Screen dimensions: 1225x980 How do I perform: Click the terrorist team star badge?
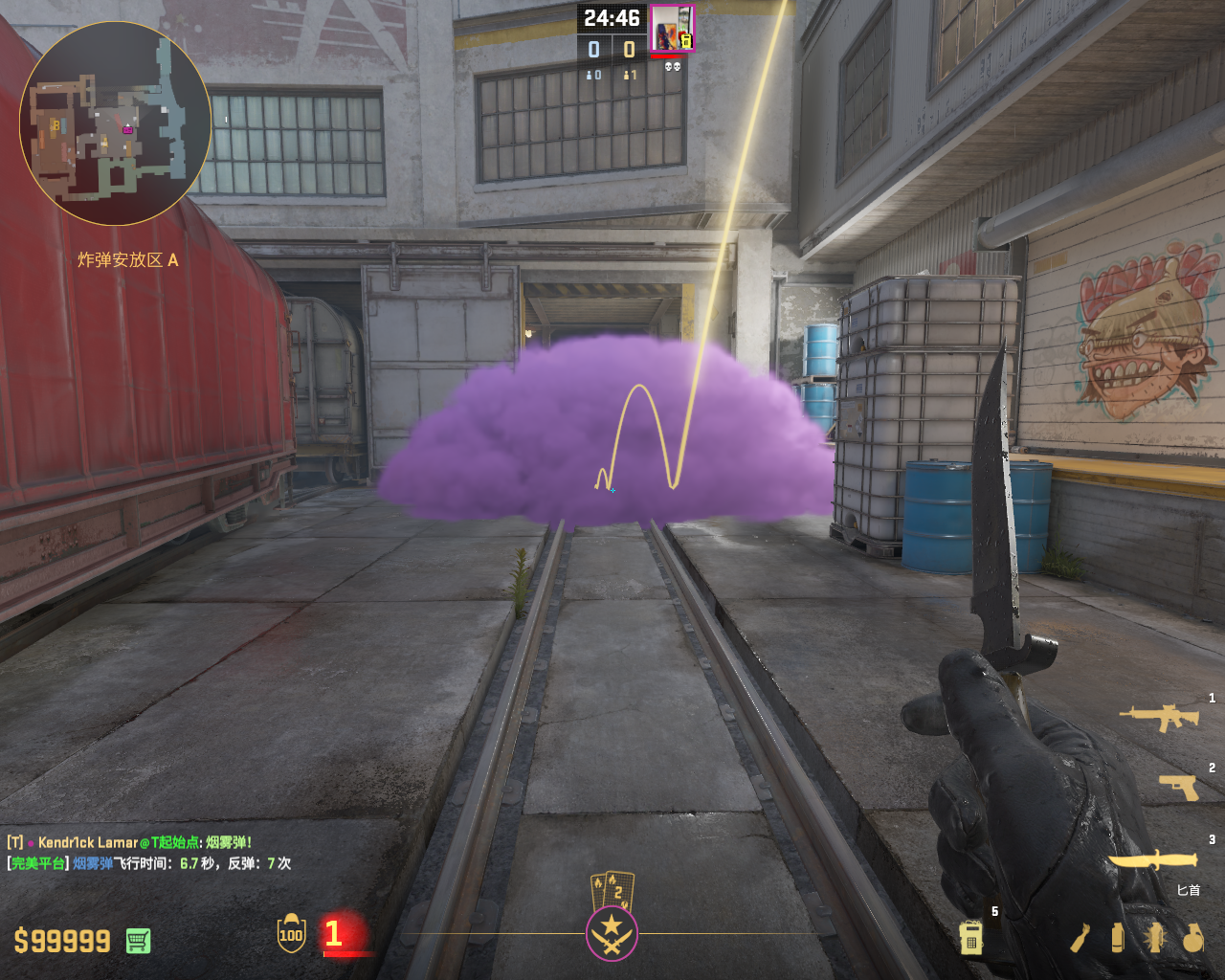pyautogui.click(x=612, y=933)
